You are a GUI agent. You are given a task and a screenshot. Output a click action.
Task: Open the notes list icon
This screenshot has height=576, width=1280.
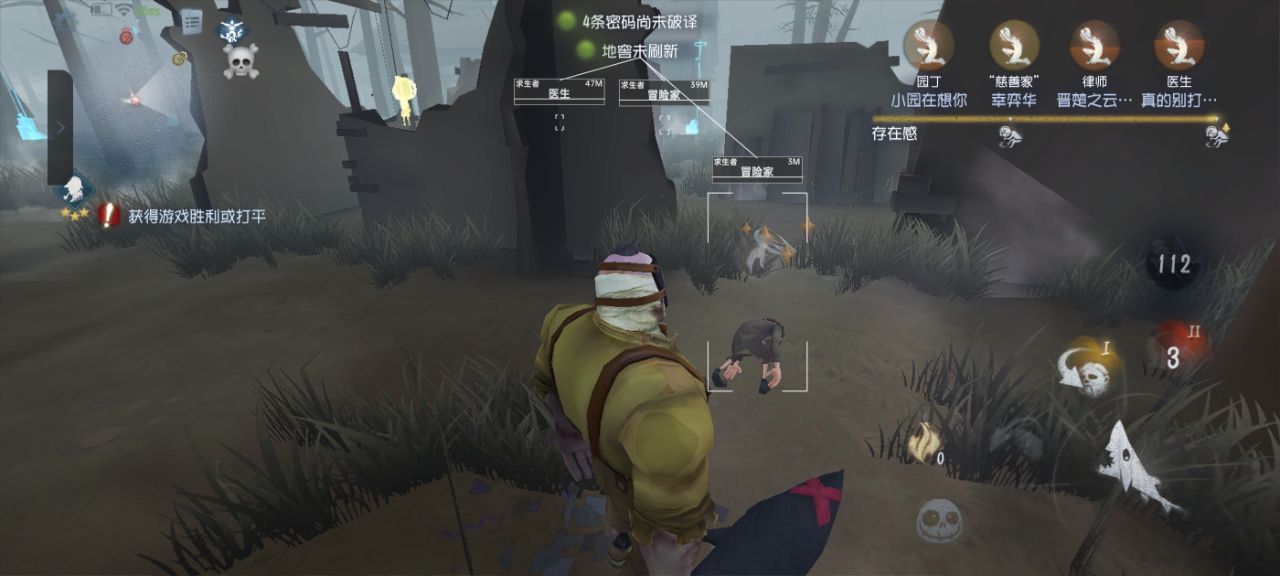tap(190, 19)
